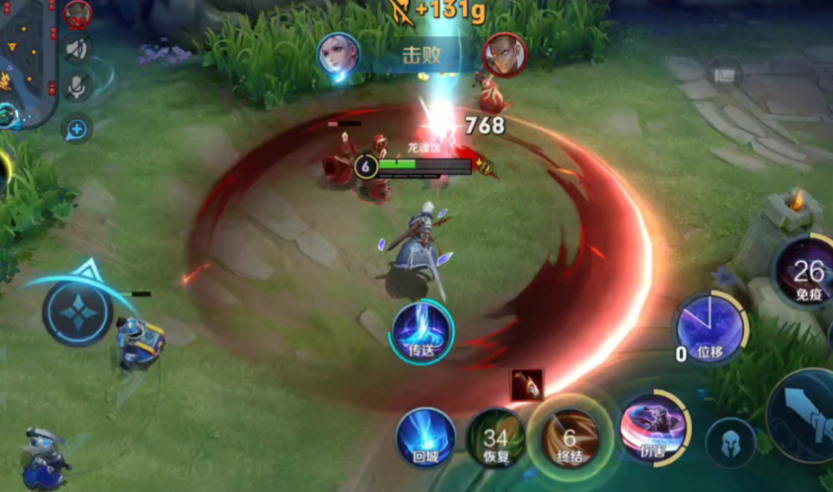Tap the enemy hero portrait with red timer
This screenshot has width=833, height=492.
pos(78,13)
